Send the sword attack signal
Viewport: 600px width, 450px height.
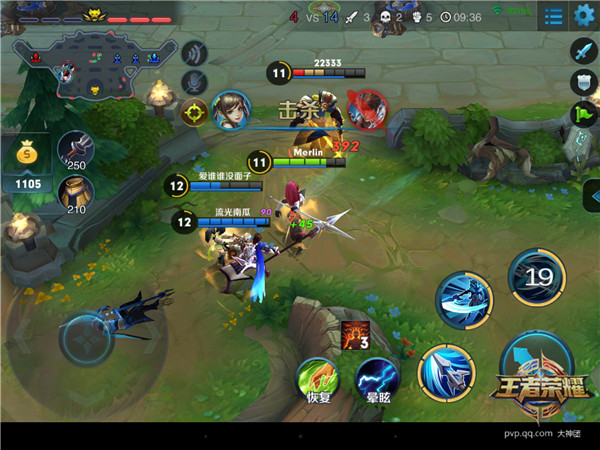(583, 50)
